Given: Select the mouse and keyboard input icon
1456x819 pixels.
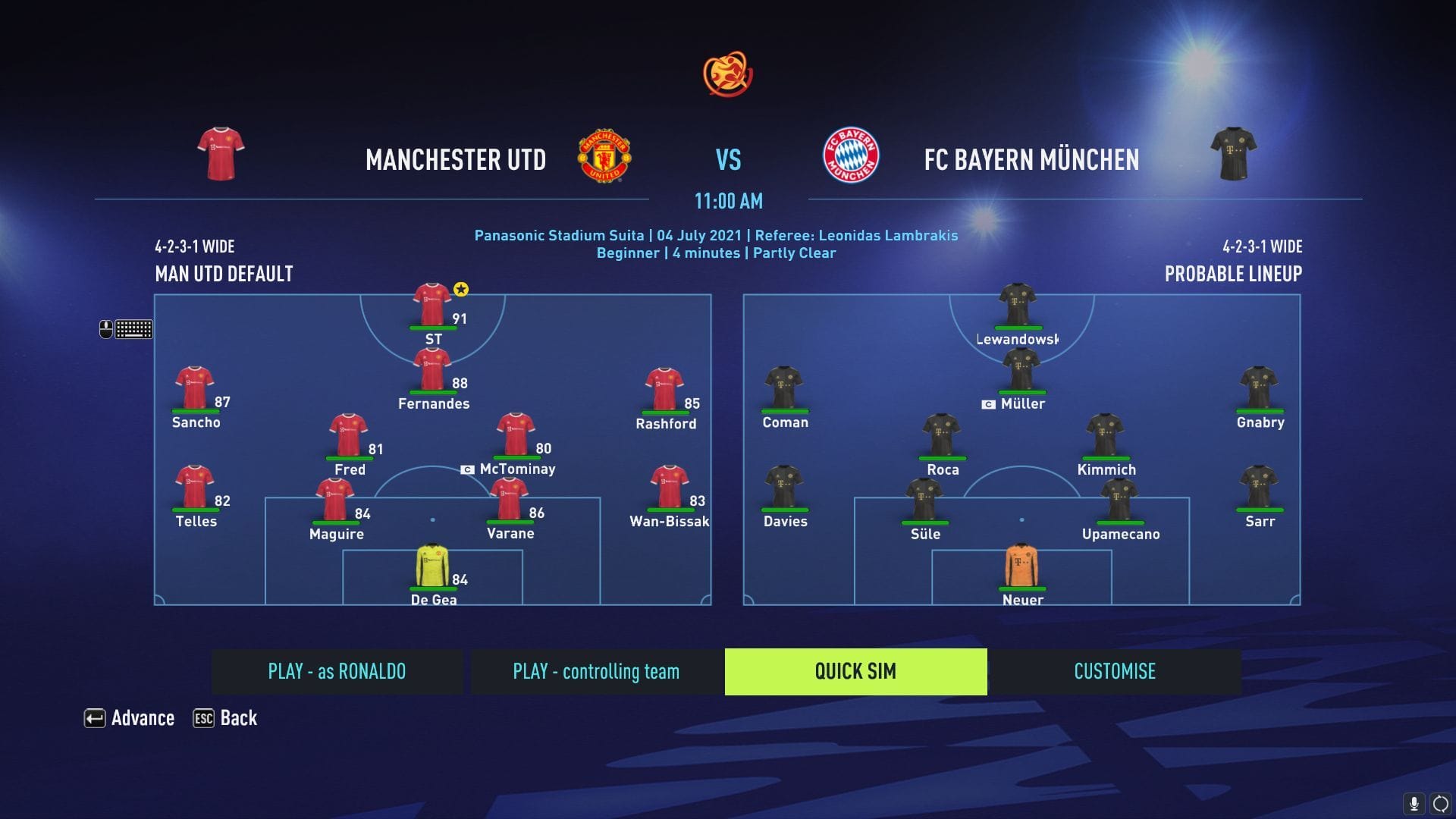Looking at the screenshot, I should [127, 328].
